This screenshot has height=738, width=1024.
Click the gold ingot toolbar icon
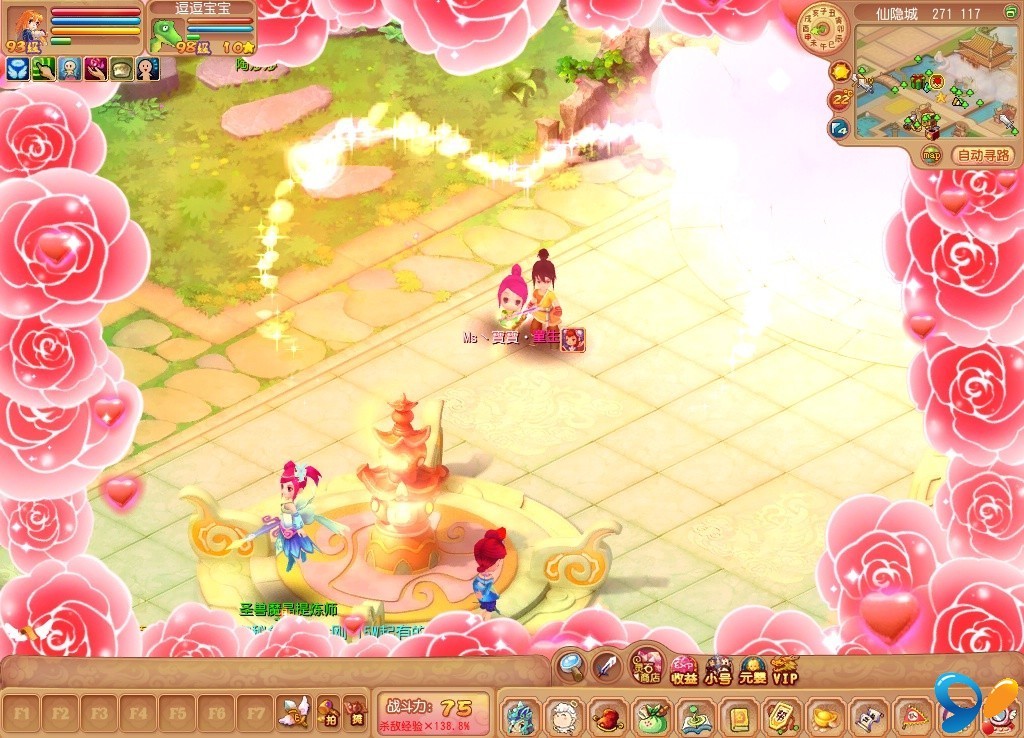point(823,717)
